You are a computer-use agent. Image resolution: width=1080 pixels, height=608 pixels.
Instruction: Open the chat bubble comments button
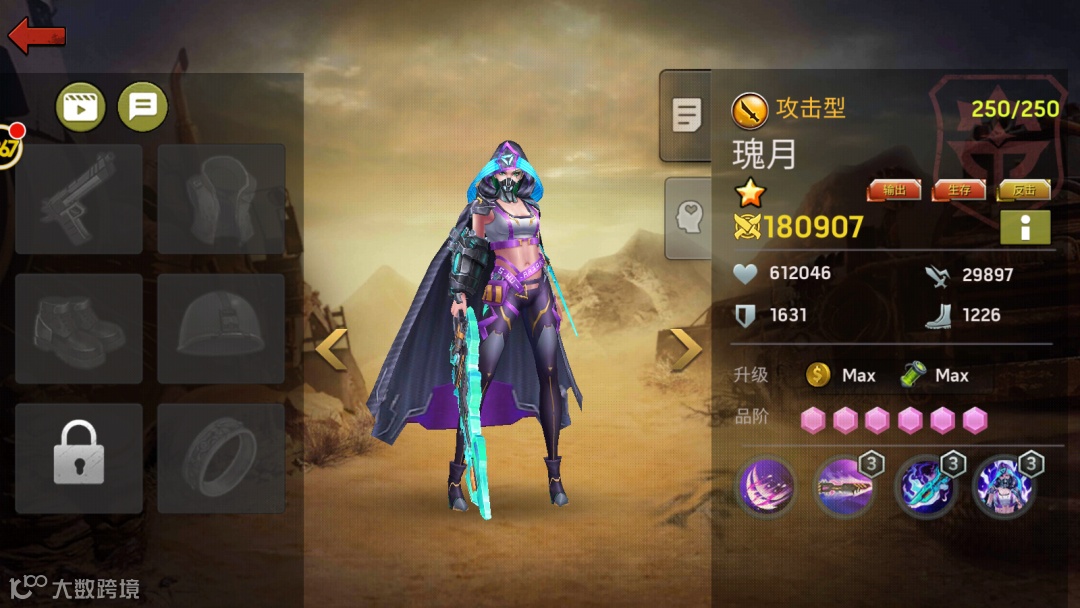click(x=143, y=106)
